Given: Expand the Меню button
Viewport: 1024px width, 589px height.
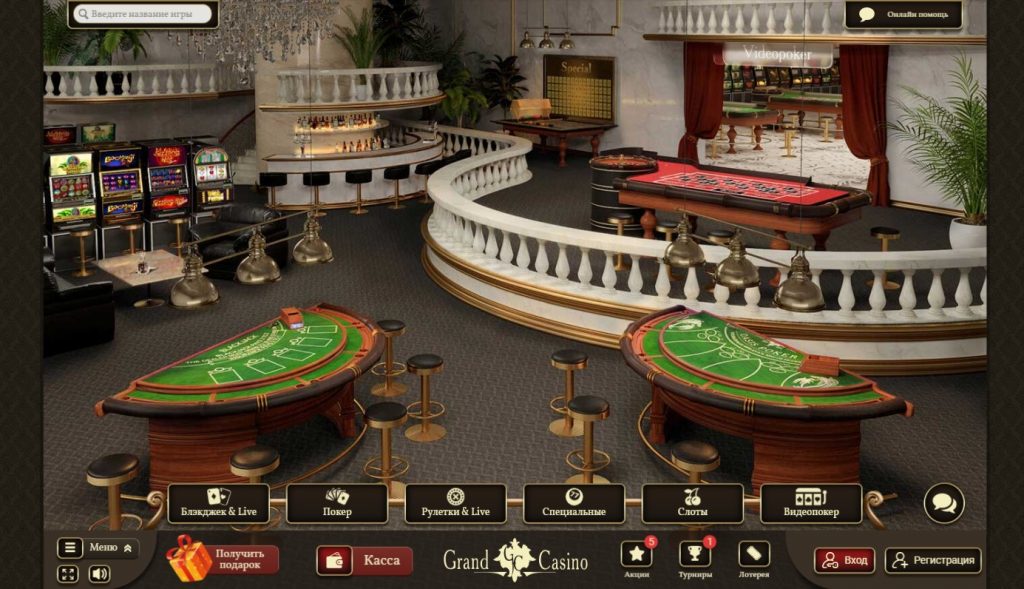Looking at the screenshot, I should (x=98, y=548).
